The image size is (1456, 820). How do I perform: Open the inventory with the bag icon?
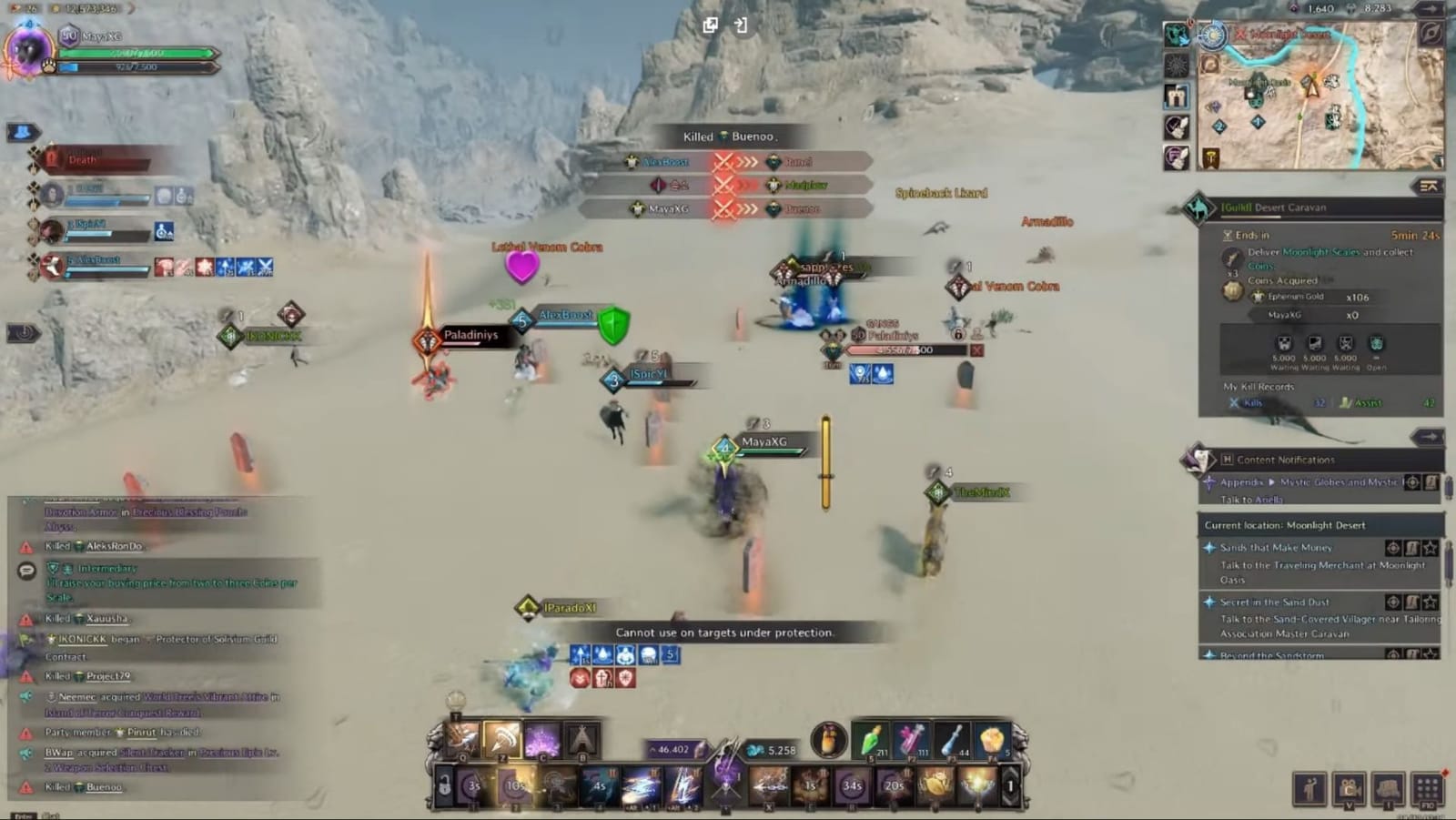(1387, 788)
